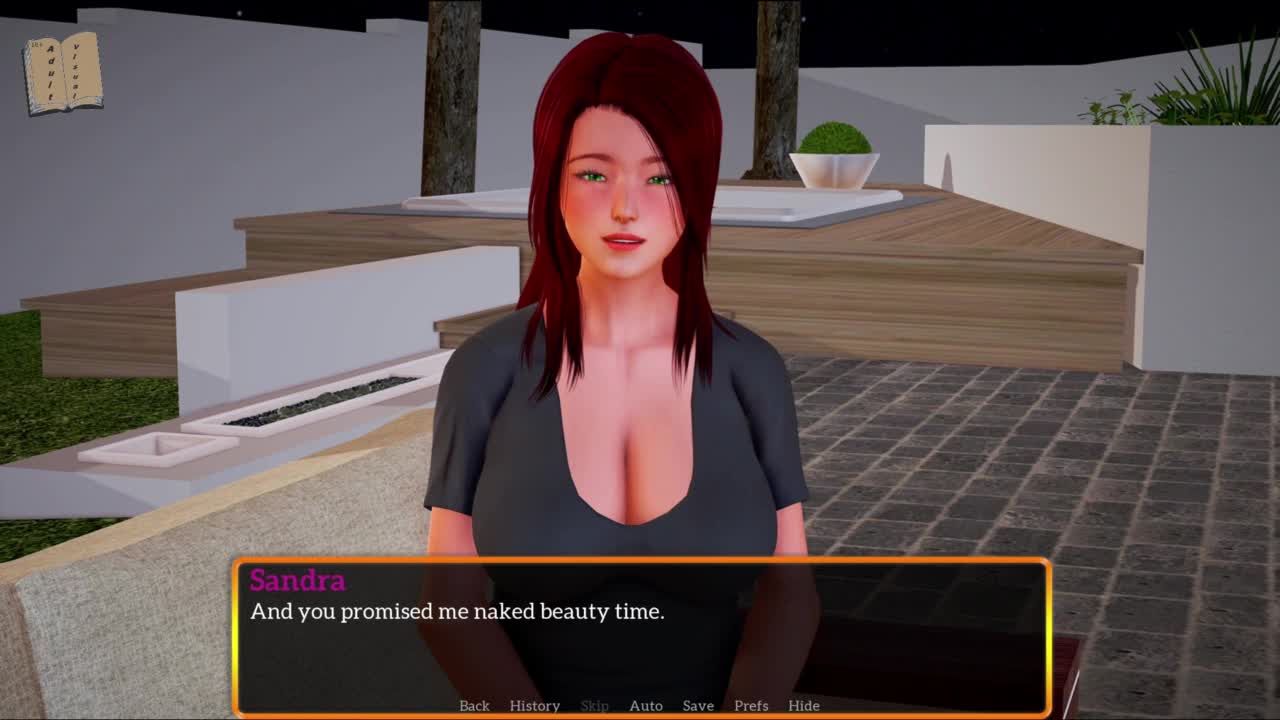This screenshot has height=720, width=1280.
Task: Open the Prefs settings screen
Action: point(751,705)
